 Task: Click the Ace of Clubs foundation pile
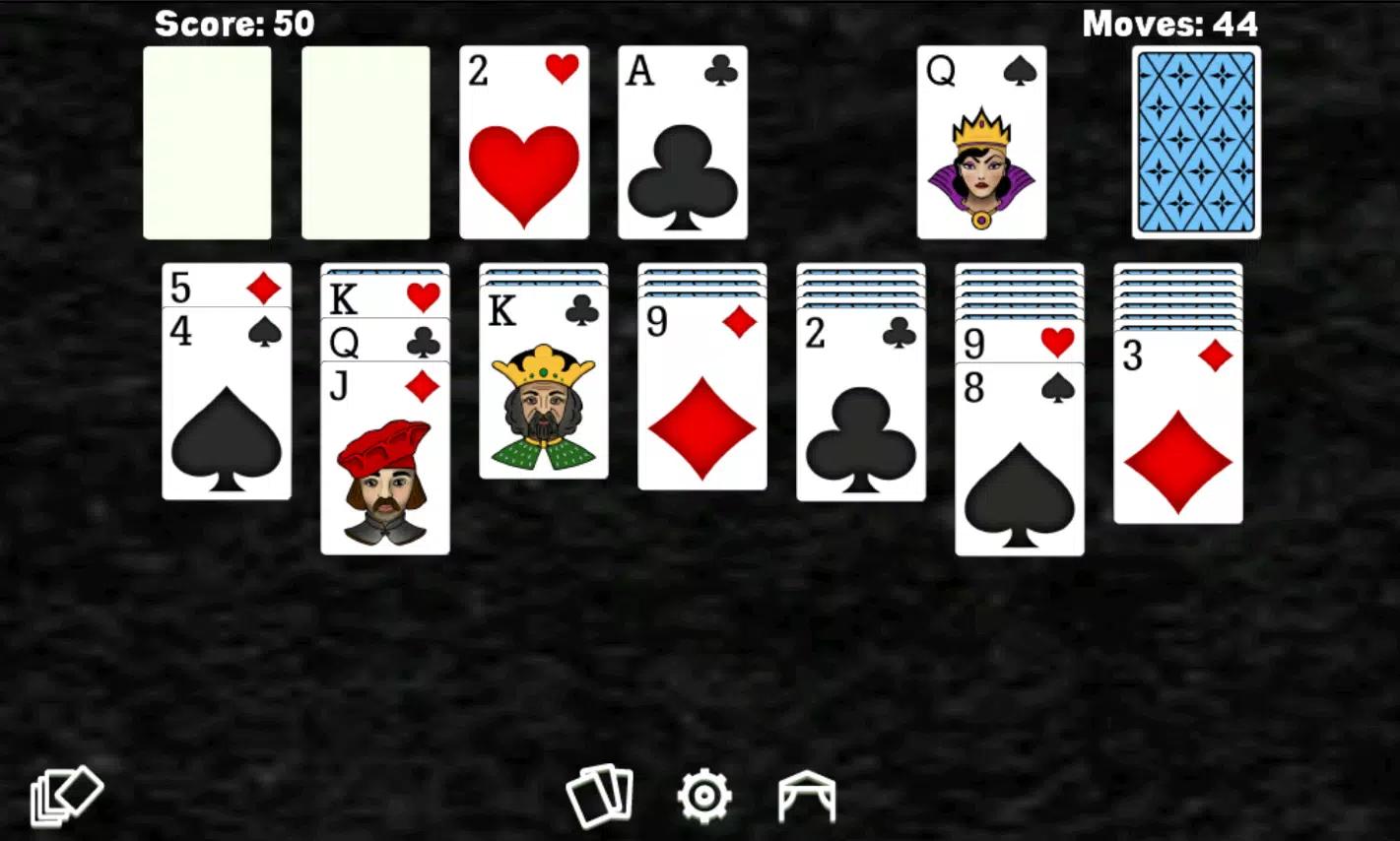click(682, 141)
